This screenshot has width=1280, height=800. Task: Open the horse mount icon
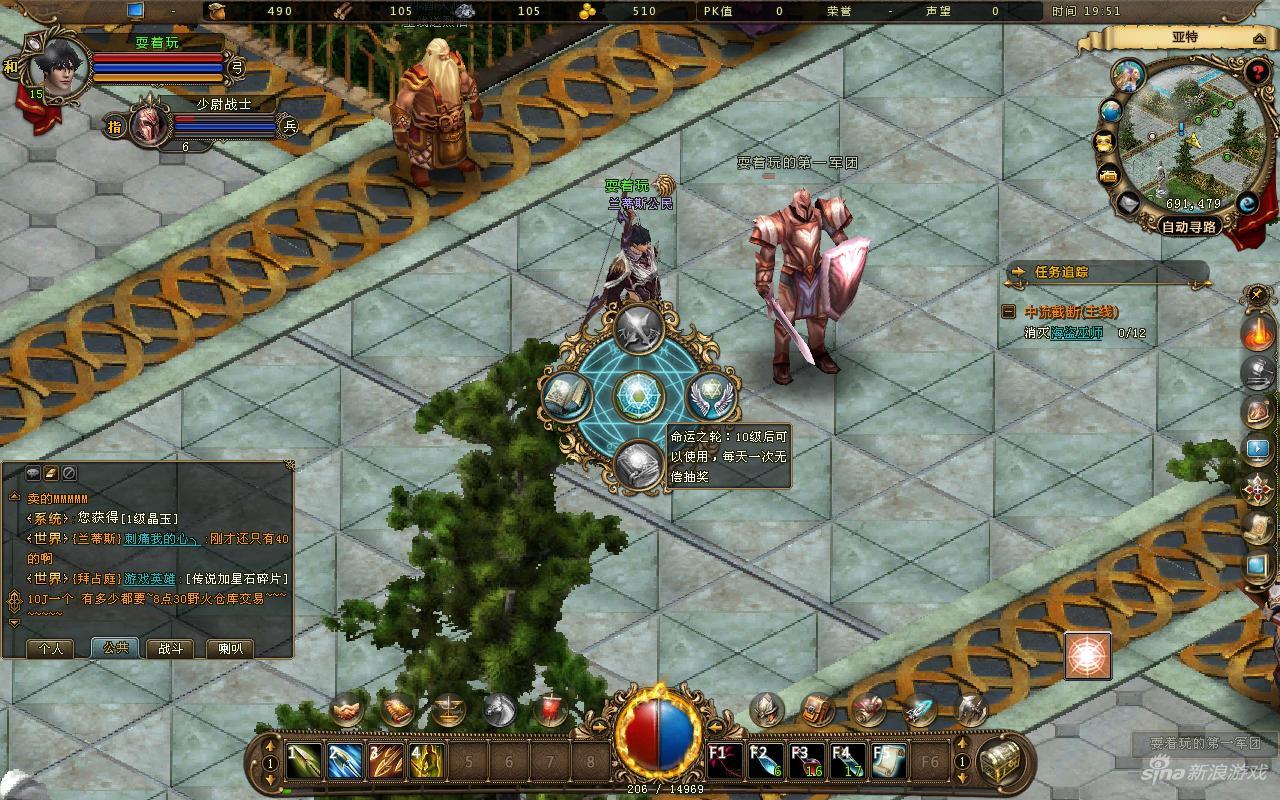(x=499, y=710)
